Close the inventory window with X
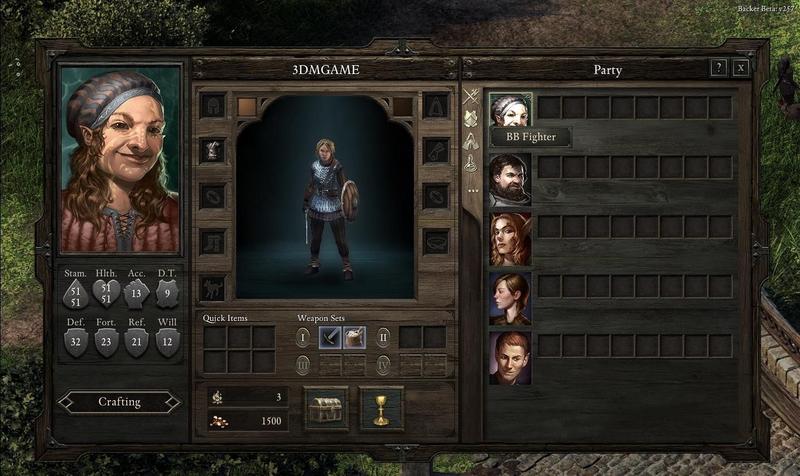Viewport: 800px width, 476px height. coord(741,68)
